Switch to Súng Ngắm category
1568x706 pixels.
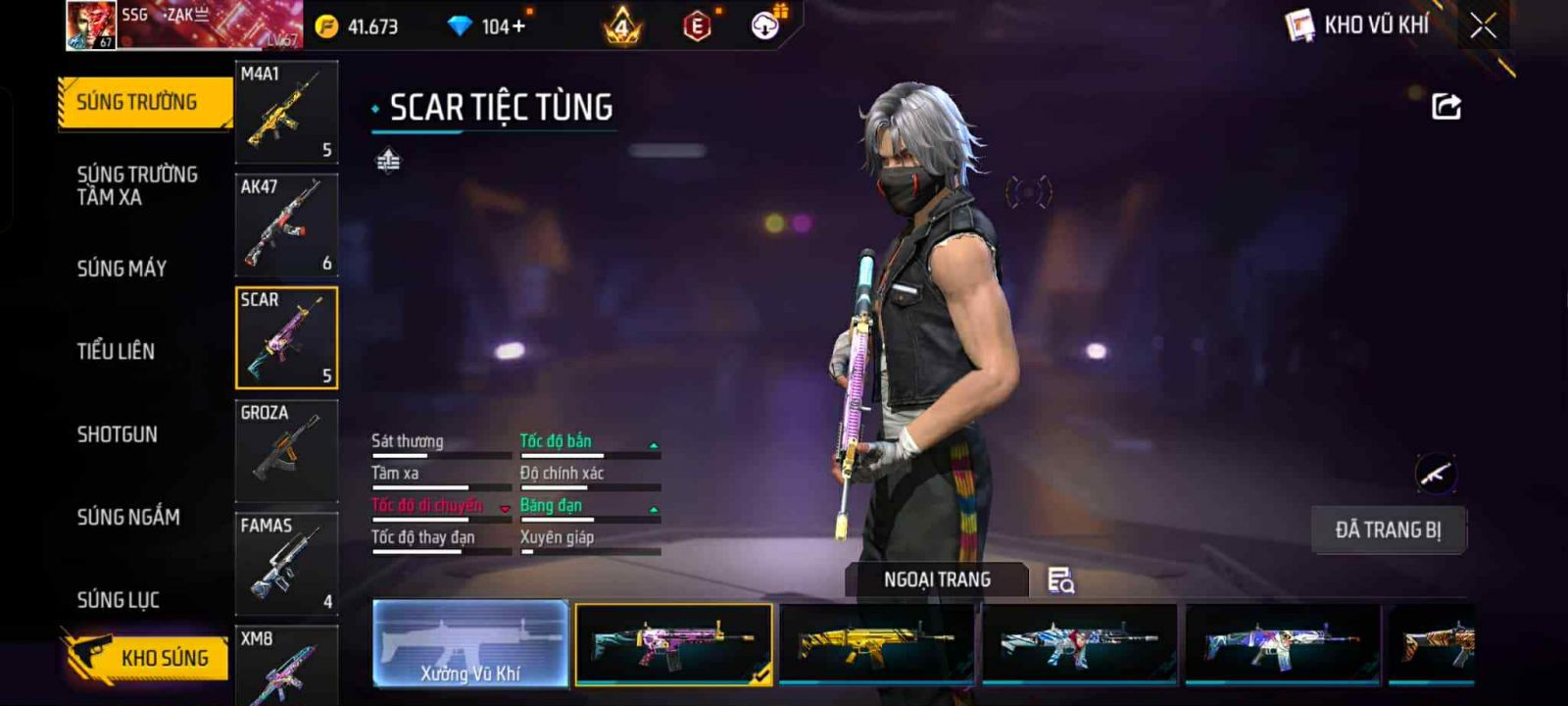click(128, 517)
